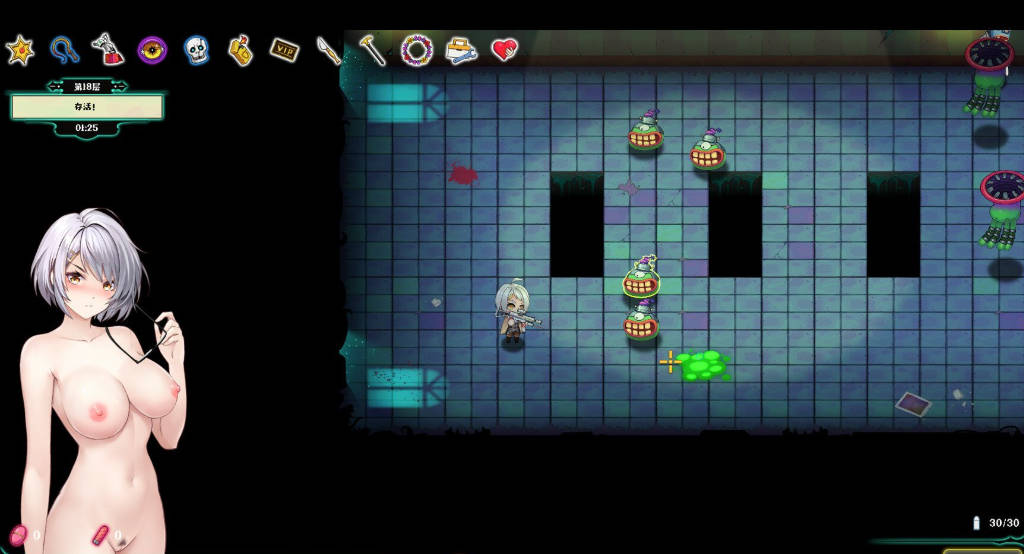This screenshot has width=1024, height=554.
Task: Select the toolbox with wrench icon
Action: coord(461,50)
